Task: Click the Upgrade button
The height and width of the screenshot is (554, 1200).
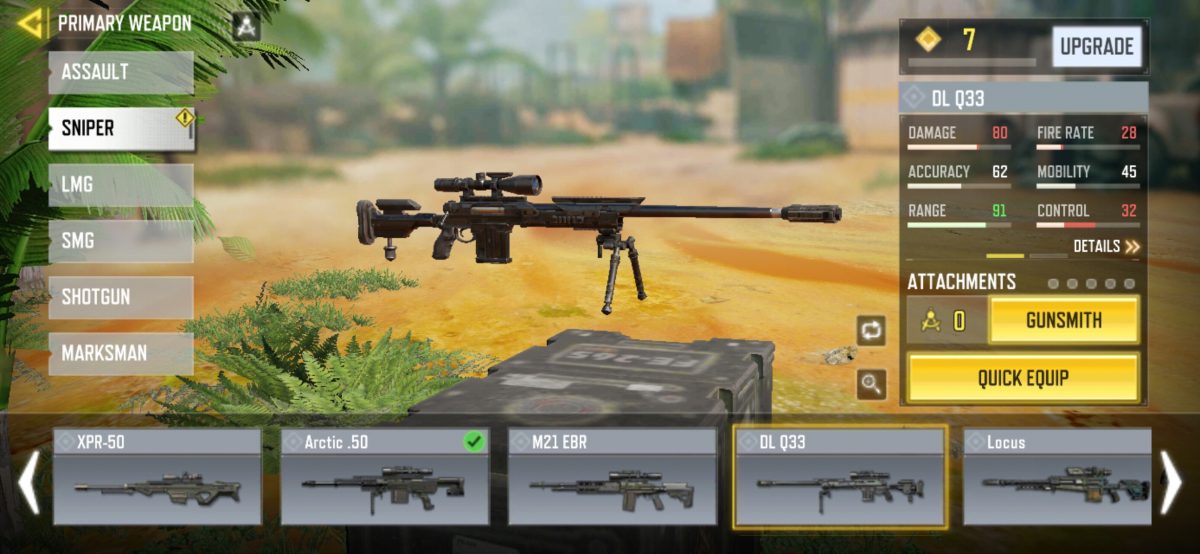Action: [1096, 47]
